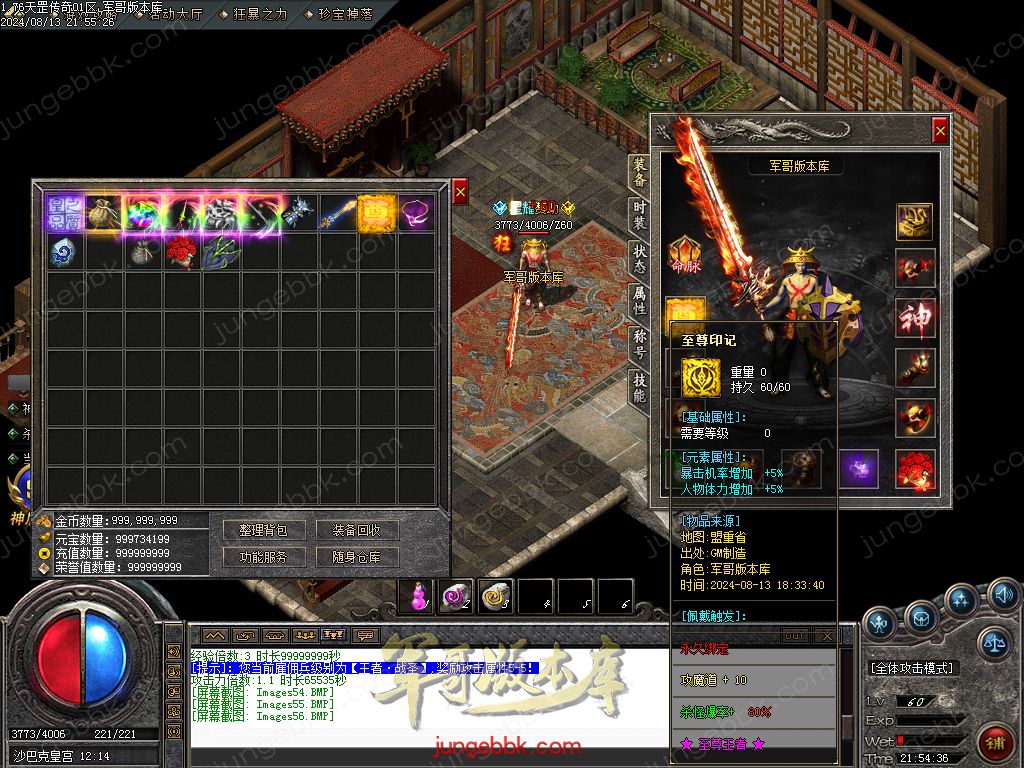Select the red rose bouquet in bag
The image size is (1024, 768).
[179, 252]
